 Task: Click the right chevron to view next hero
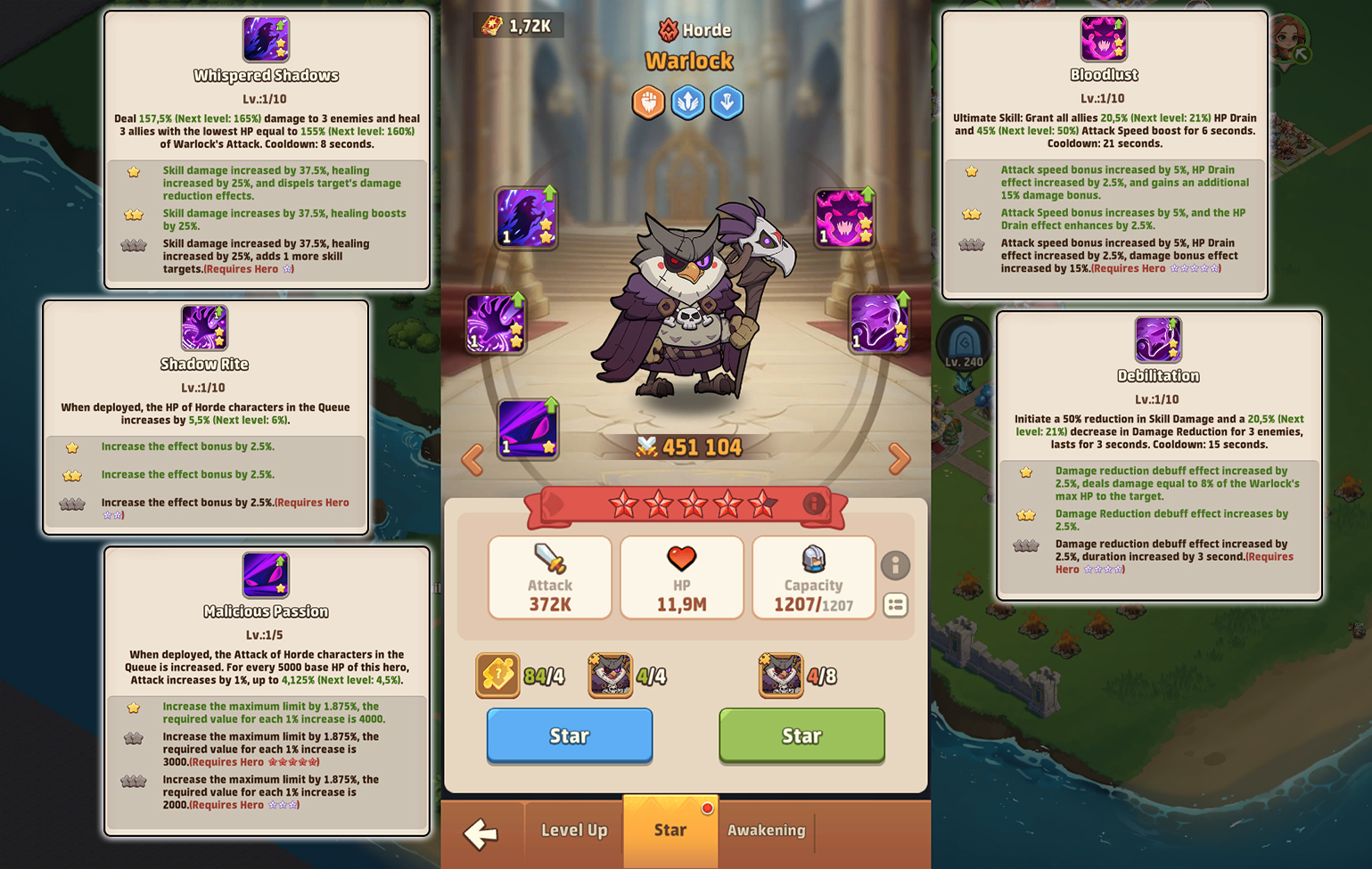tap(899, 459)
